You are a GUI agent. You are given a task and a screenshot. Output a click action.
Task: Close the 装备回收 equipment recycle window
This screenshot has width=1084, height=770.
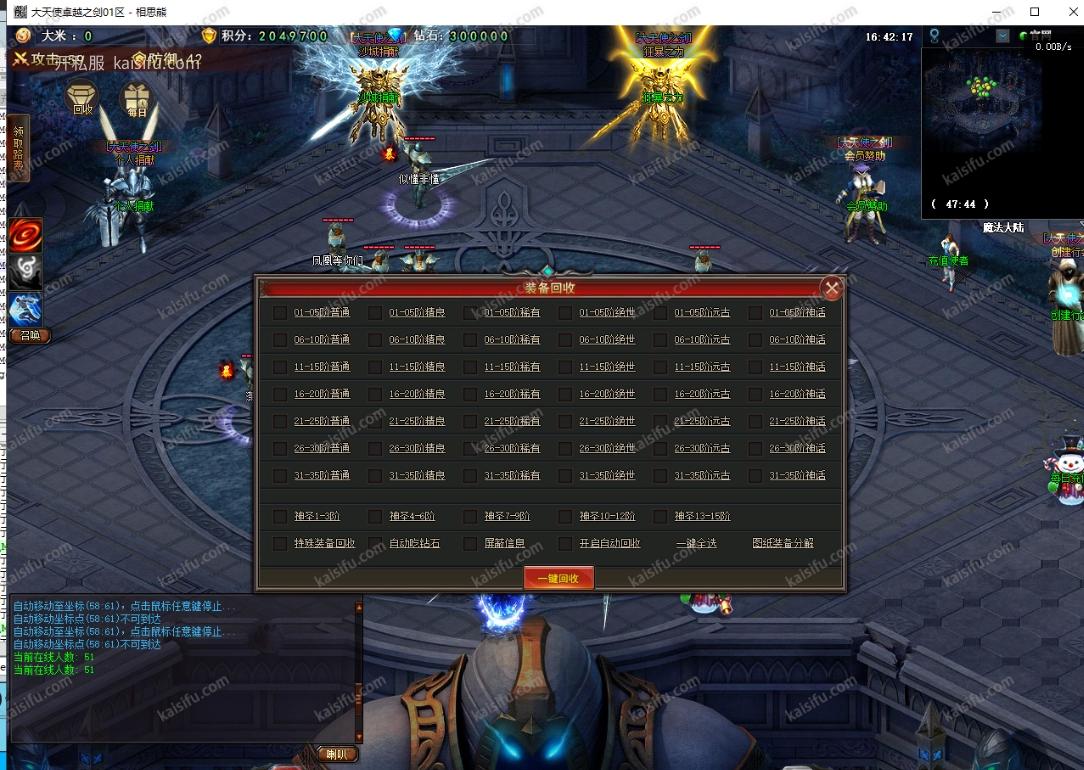pyautogui.click(x=831, y=288)
